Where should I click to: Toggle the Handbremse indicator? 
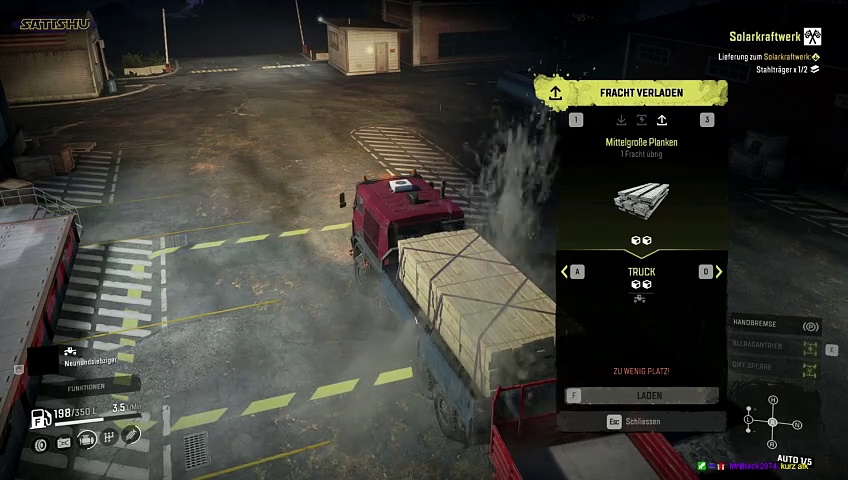coord(776,326)
